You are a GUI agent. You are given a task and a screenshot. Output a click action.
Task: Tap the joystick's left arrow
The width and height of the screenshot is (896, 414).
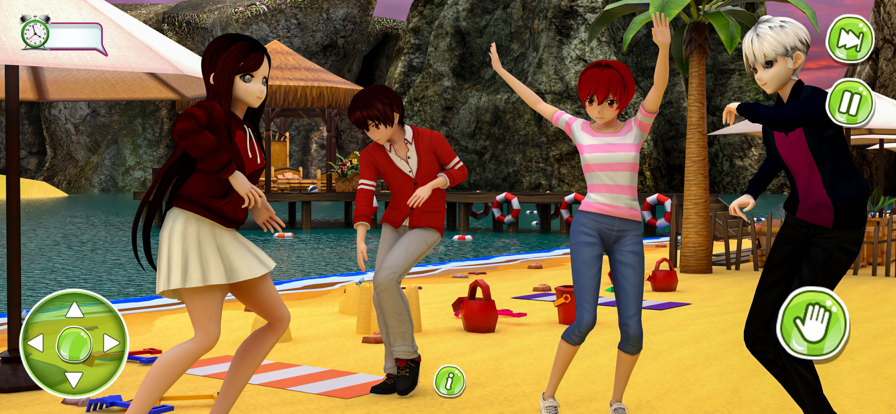click(x=36, y=344)
